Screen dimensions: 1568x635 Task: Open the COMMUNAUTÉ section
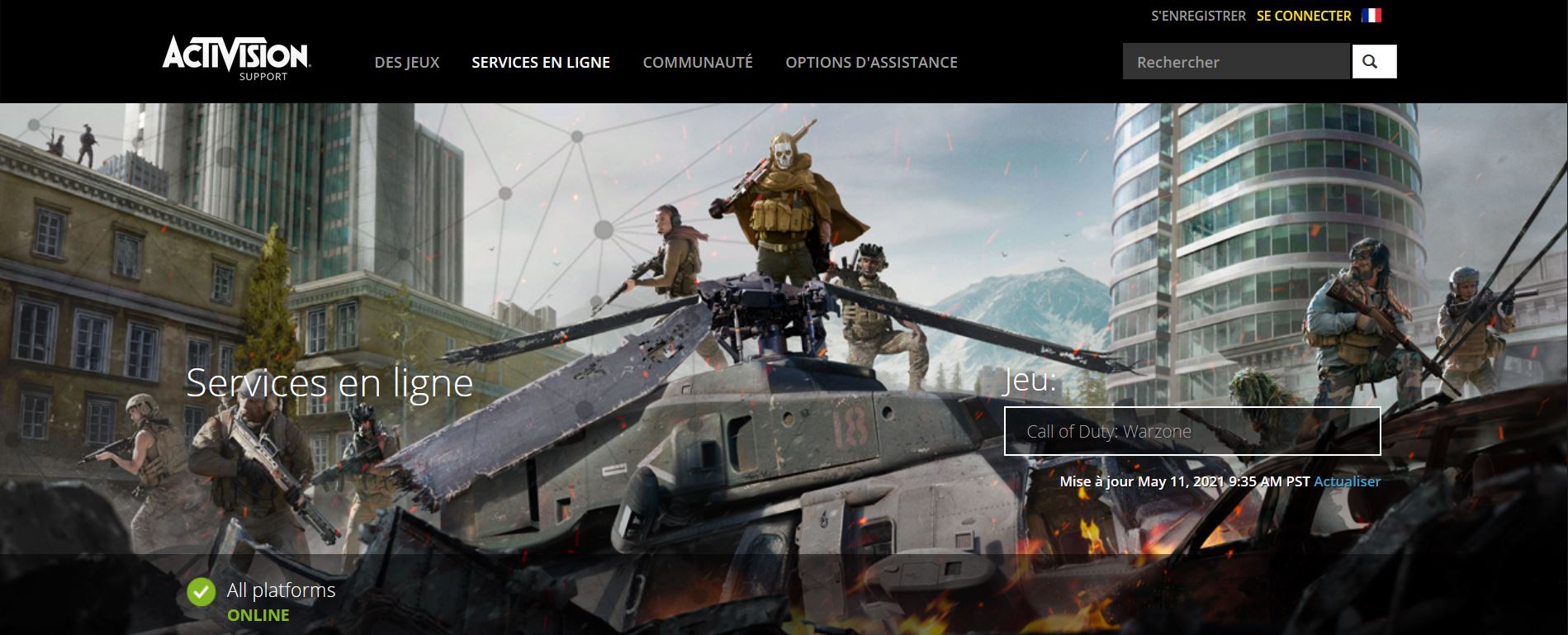coord(698,61)
